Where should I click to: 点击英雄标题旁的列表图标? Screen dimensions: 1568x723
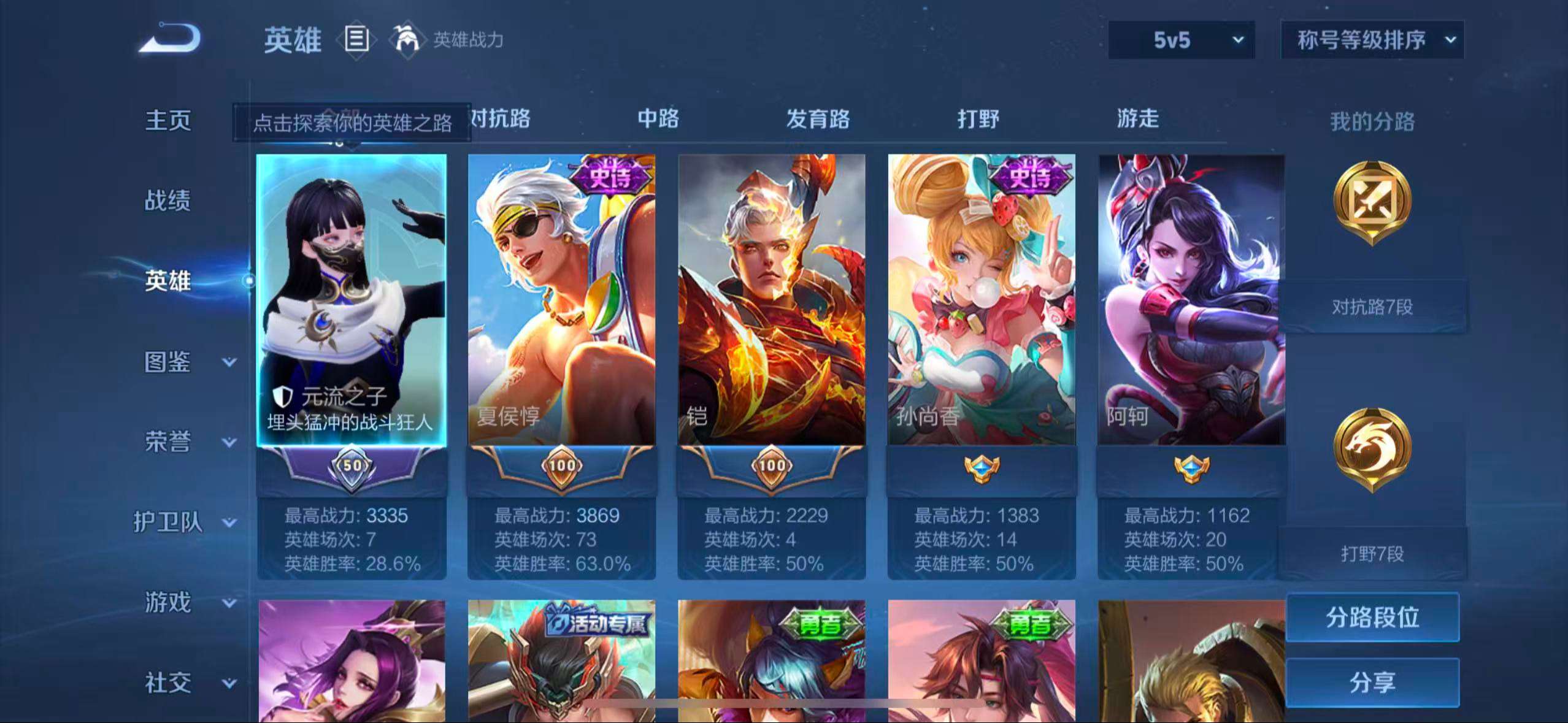(x=356, y=39)
